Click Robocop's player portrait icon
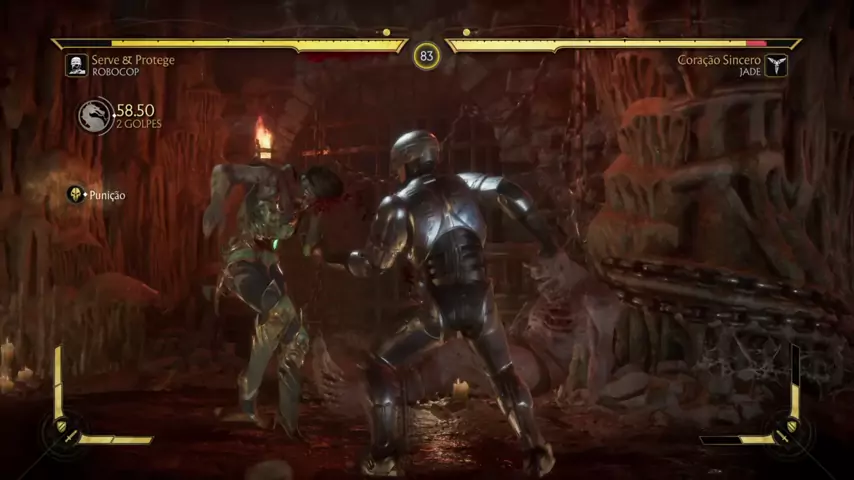The image size is (854, 480). (x=76, y=66)
